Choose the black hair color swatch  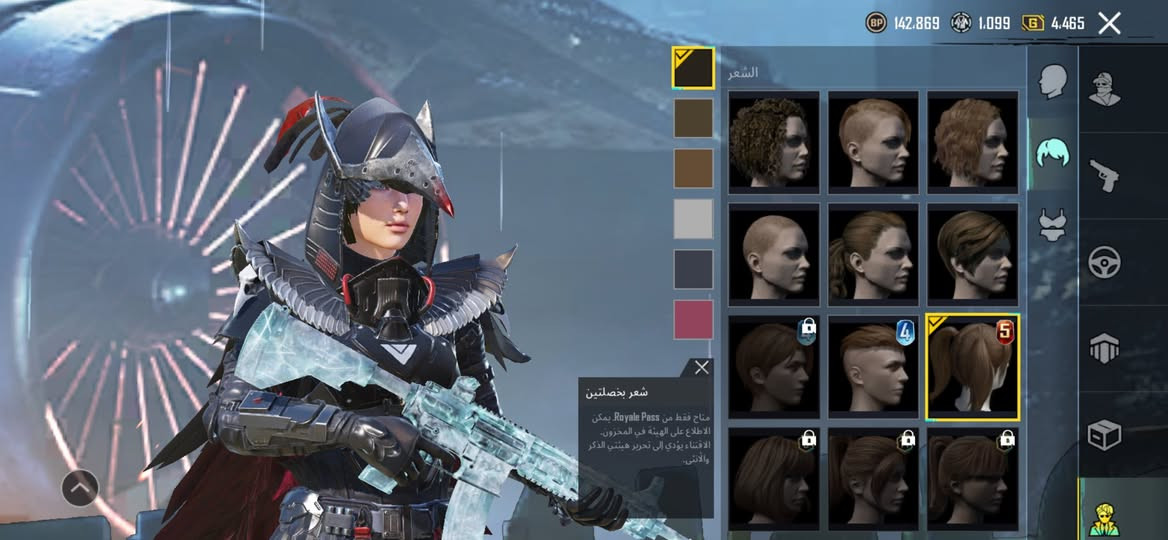[693, 69]
